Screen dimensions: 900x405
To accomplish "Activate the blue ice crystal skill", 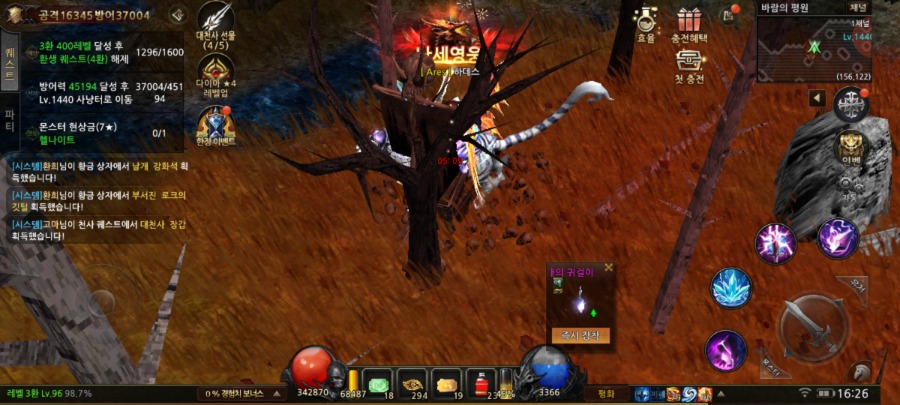I will pos(731,287).
